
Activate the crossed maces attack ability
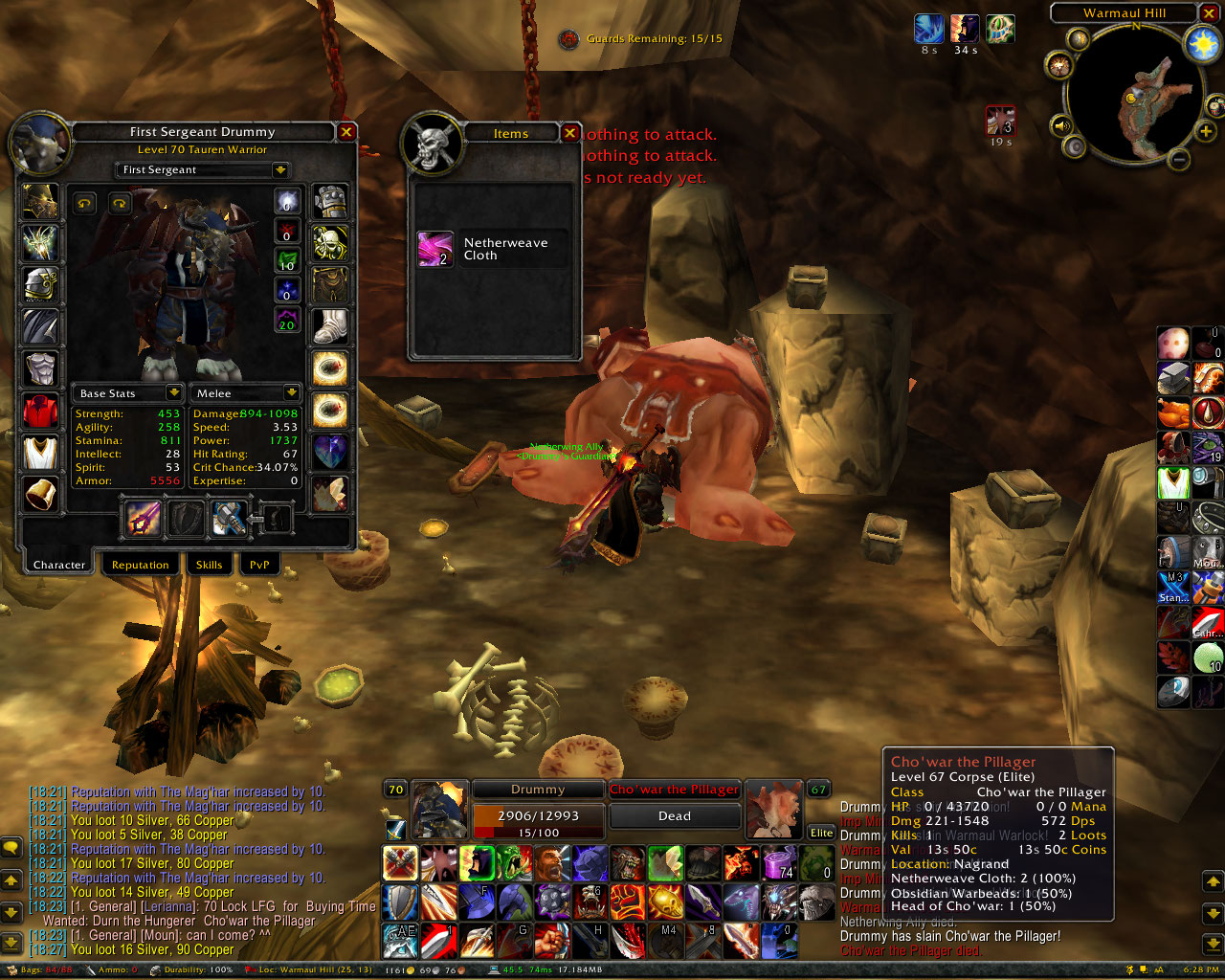(400, 863)
